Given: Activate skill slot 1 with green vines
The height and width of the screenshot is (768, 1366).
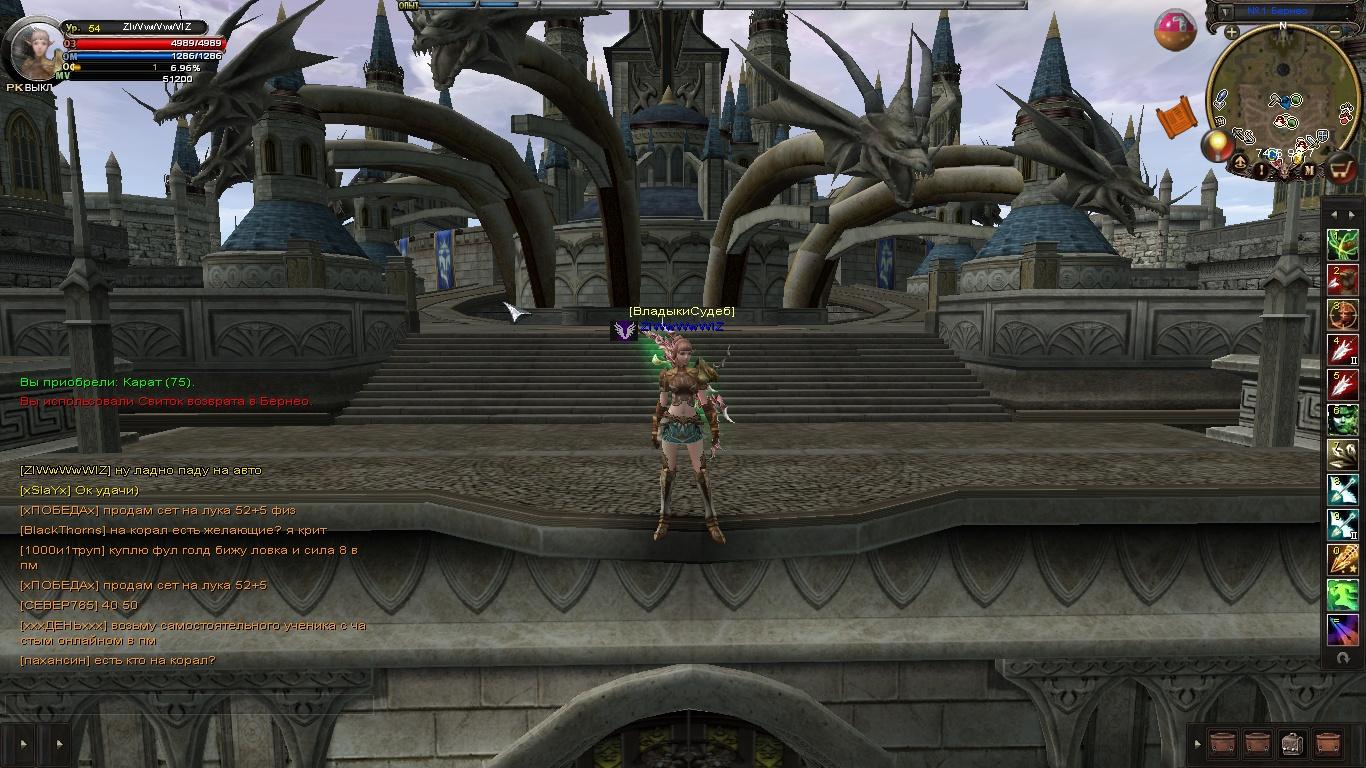Looking at the screenshot, I should (x=1342, y=245).
